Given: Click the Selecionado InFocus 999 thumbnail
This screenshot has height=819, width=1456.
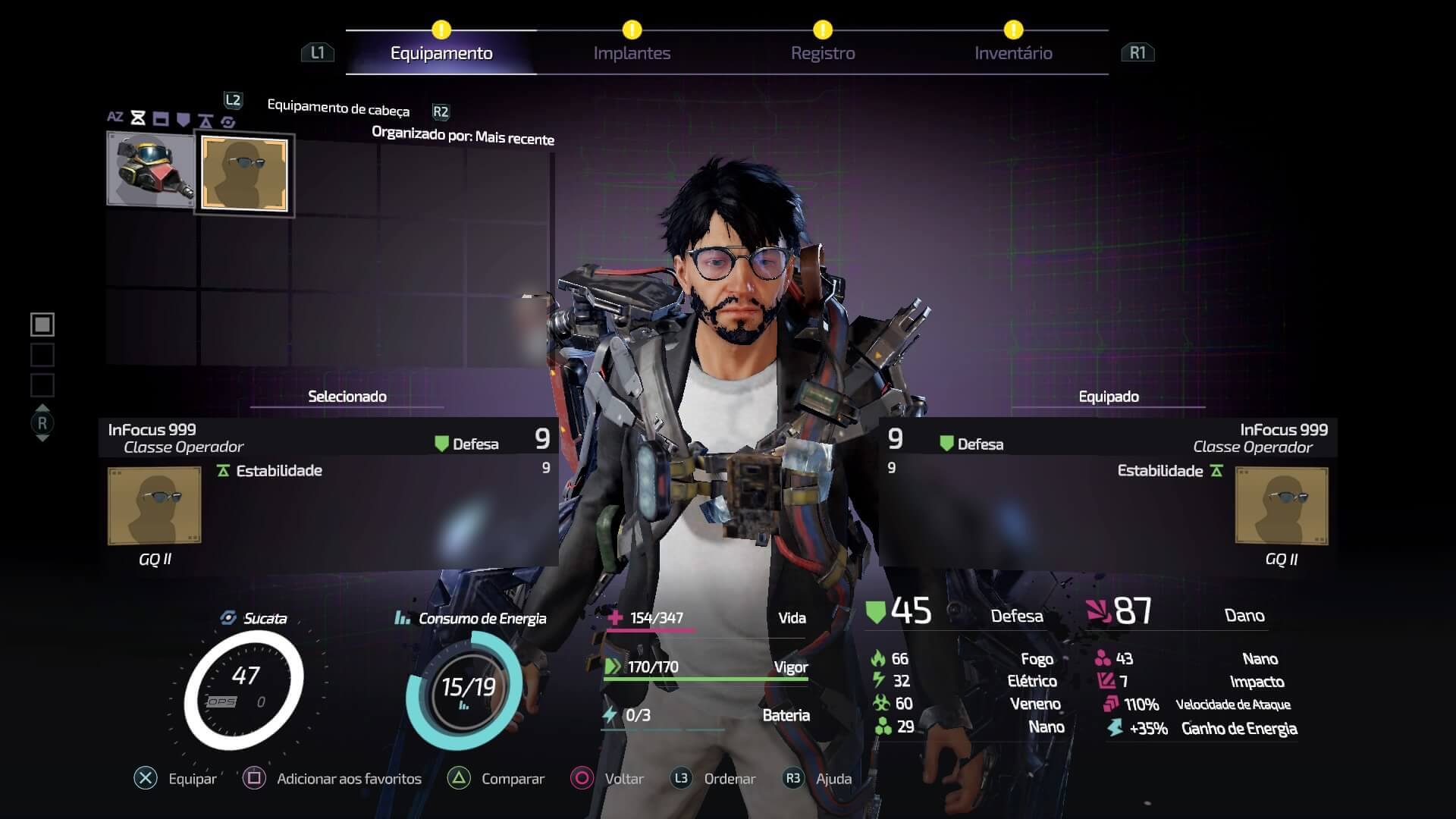Looking at the screenshot, I should click(155, 505).
